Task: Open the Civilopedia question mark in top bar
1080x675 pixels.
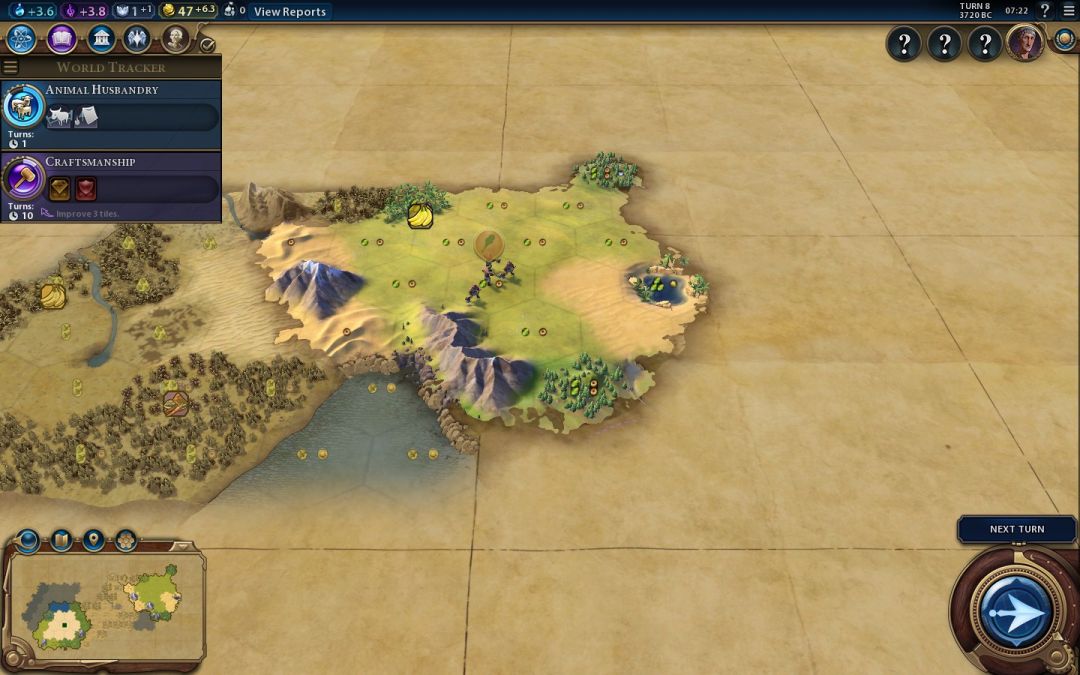Action: (1045, 11)
